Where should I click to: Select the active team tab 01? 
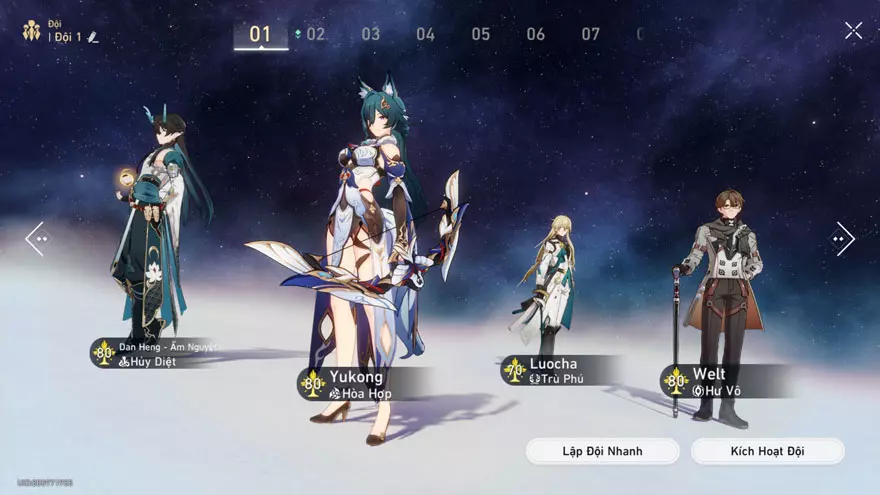point(260,34)
